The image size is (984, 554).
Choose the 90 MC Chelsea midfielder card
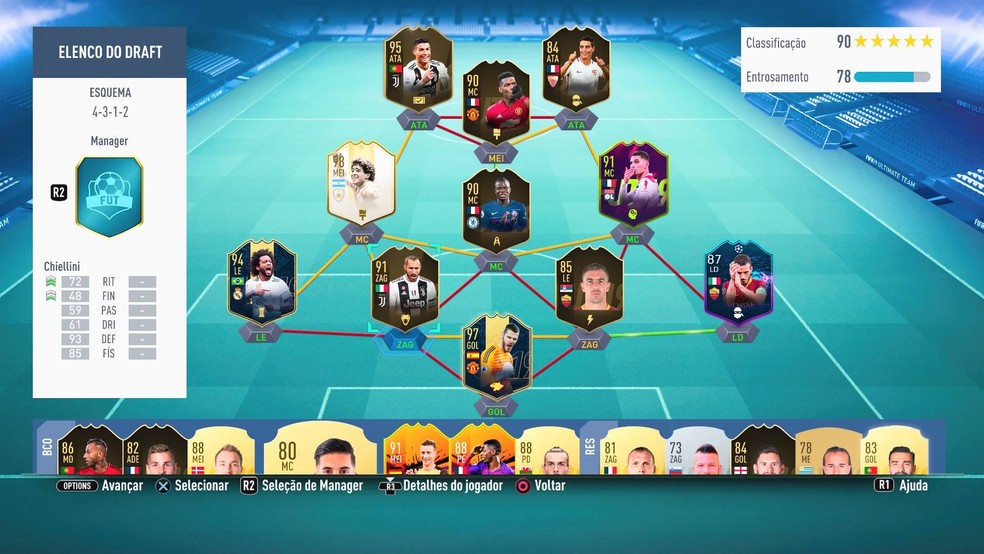[x=497, y=211]
